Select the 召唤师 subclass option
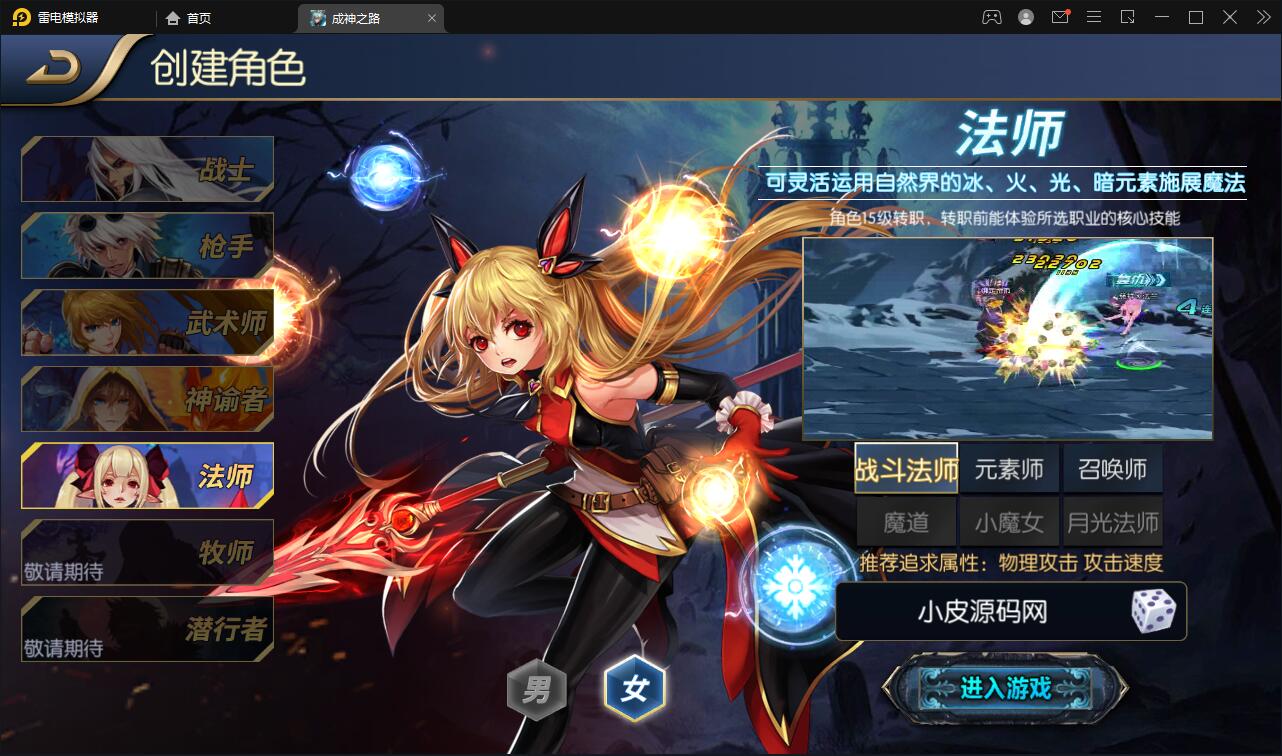The image size is (1282, 756). pos(1112,468)
